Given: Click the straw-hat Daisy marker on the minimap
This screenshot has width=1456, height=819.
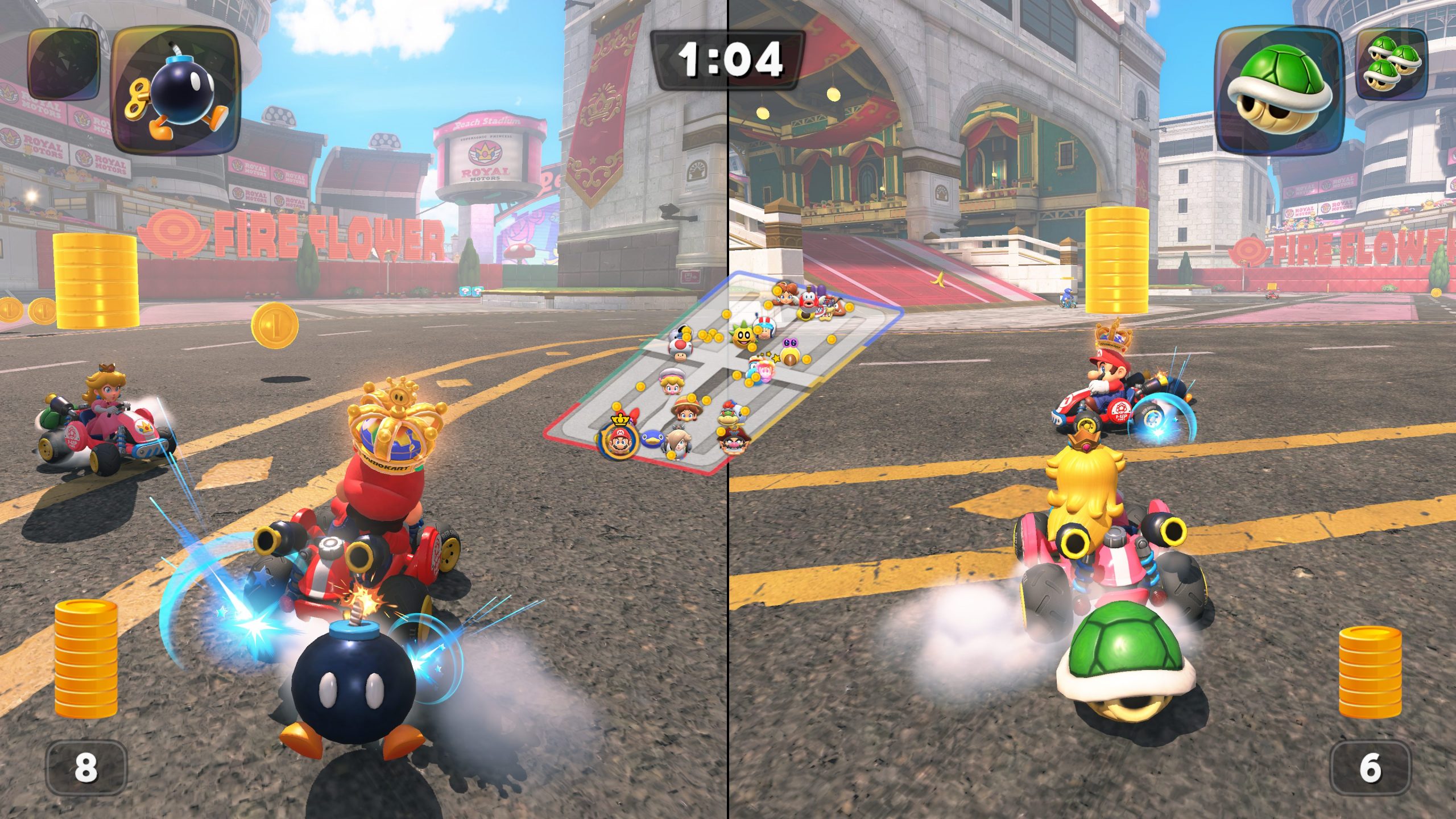Looking at the screenshot, I should 685,410.
